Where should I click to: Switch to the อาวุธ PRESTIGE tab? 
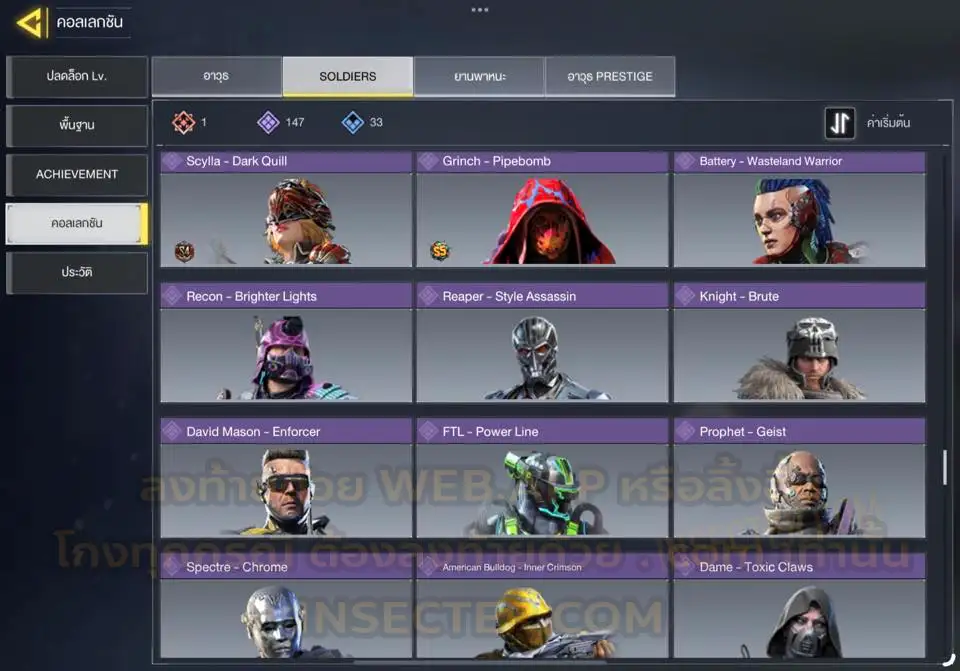pyautogui.click(x=610, y=77)
